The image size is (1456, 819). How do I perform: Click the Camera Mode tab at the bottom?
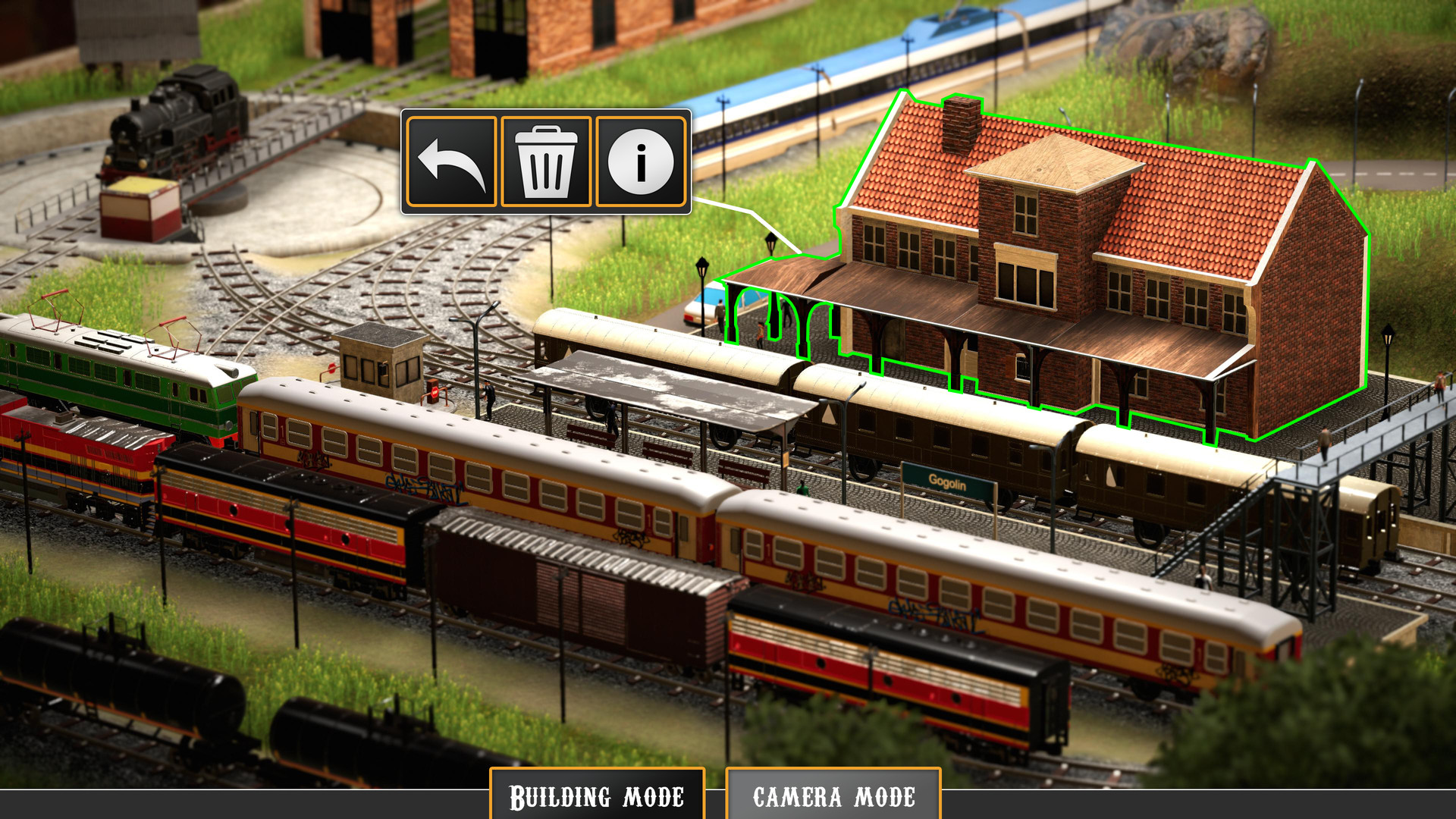[x=834, y=796]
